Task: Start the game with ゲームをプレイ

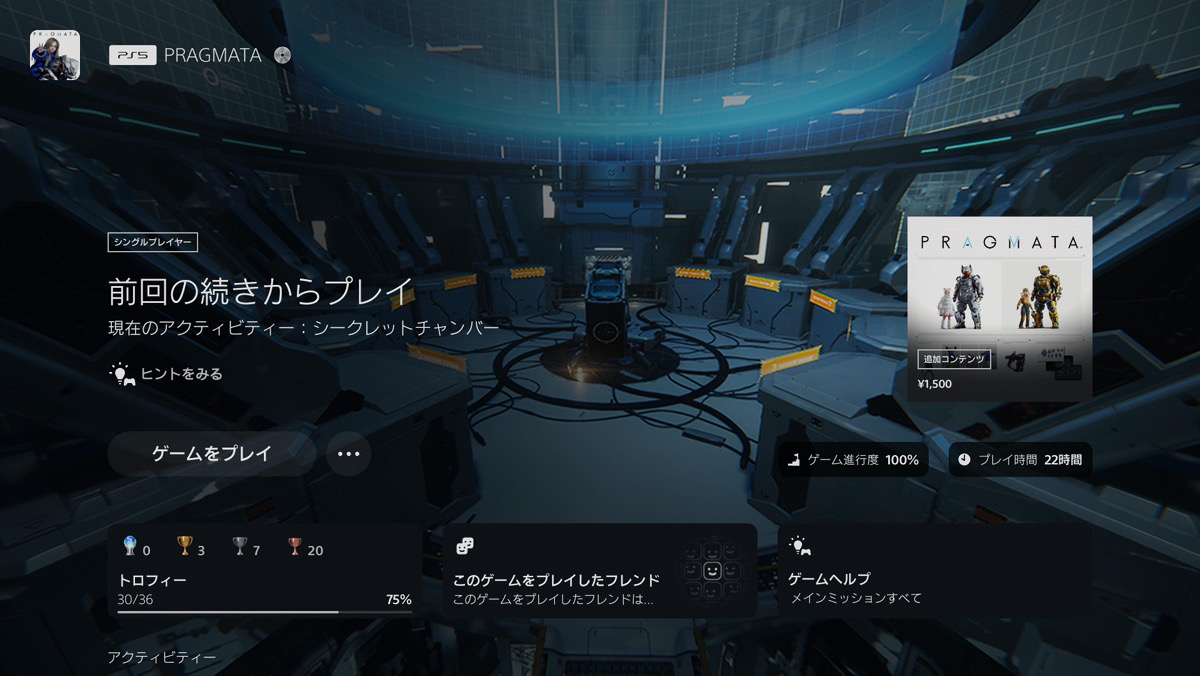Action: (211, 454)
